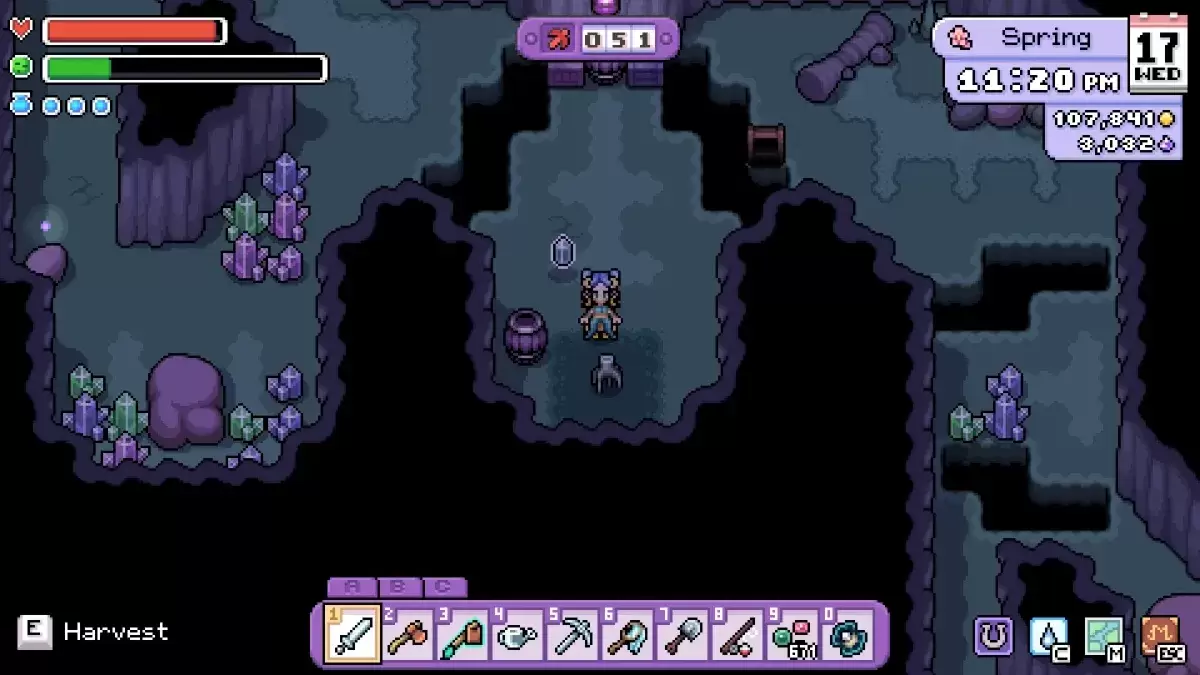The width and height of the screenshot is (1200, 675).
Task: Select the watering can slot
Action: pyautogui.click(x=517, y=634)
